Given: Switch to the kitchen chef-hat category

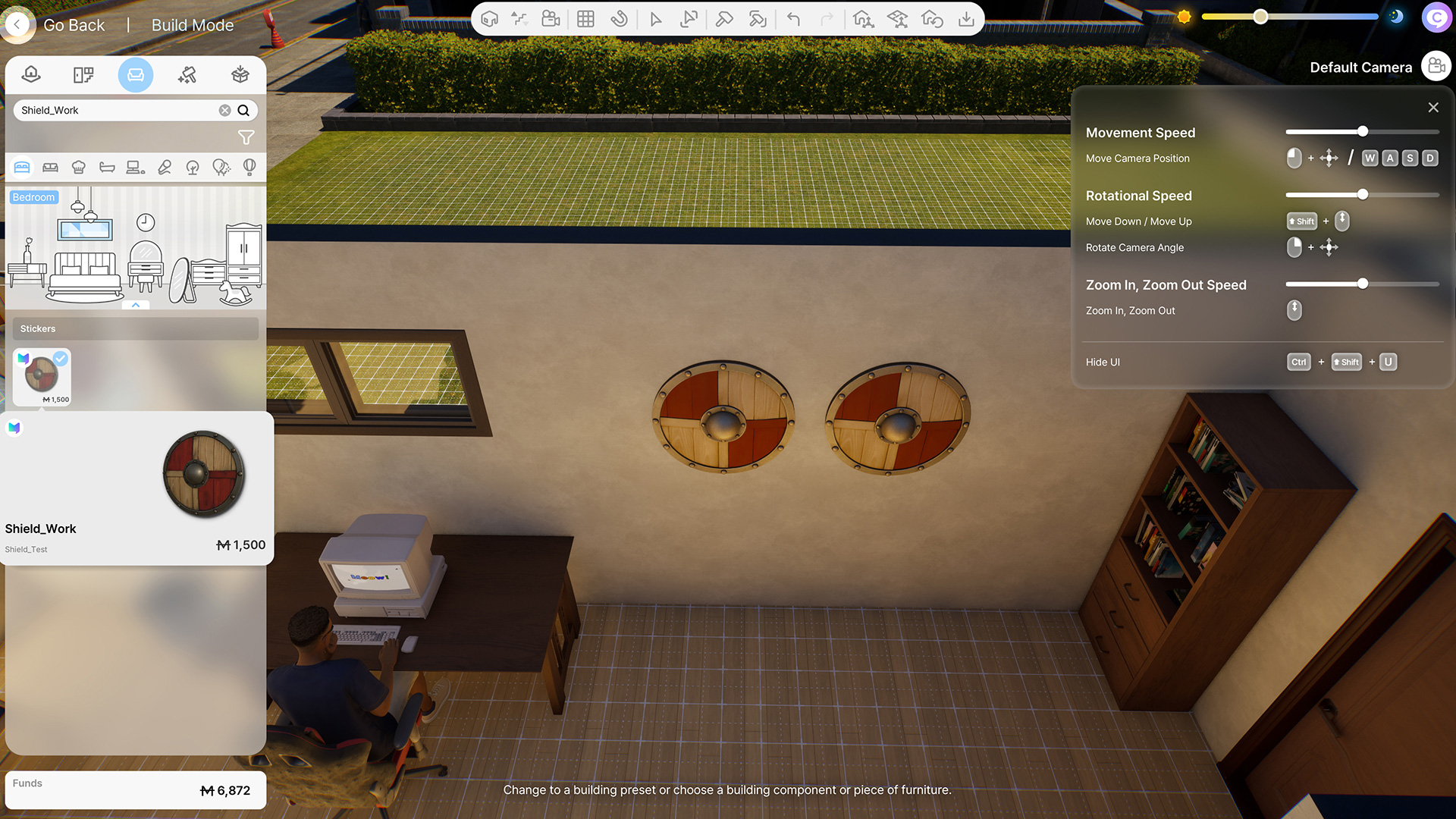Looking at the screenshot, I should point(79,168).
